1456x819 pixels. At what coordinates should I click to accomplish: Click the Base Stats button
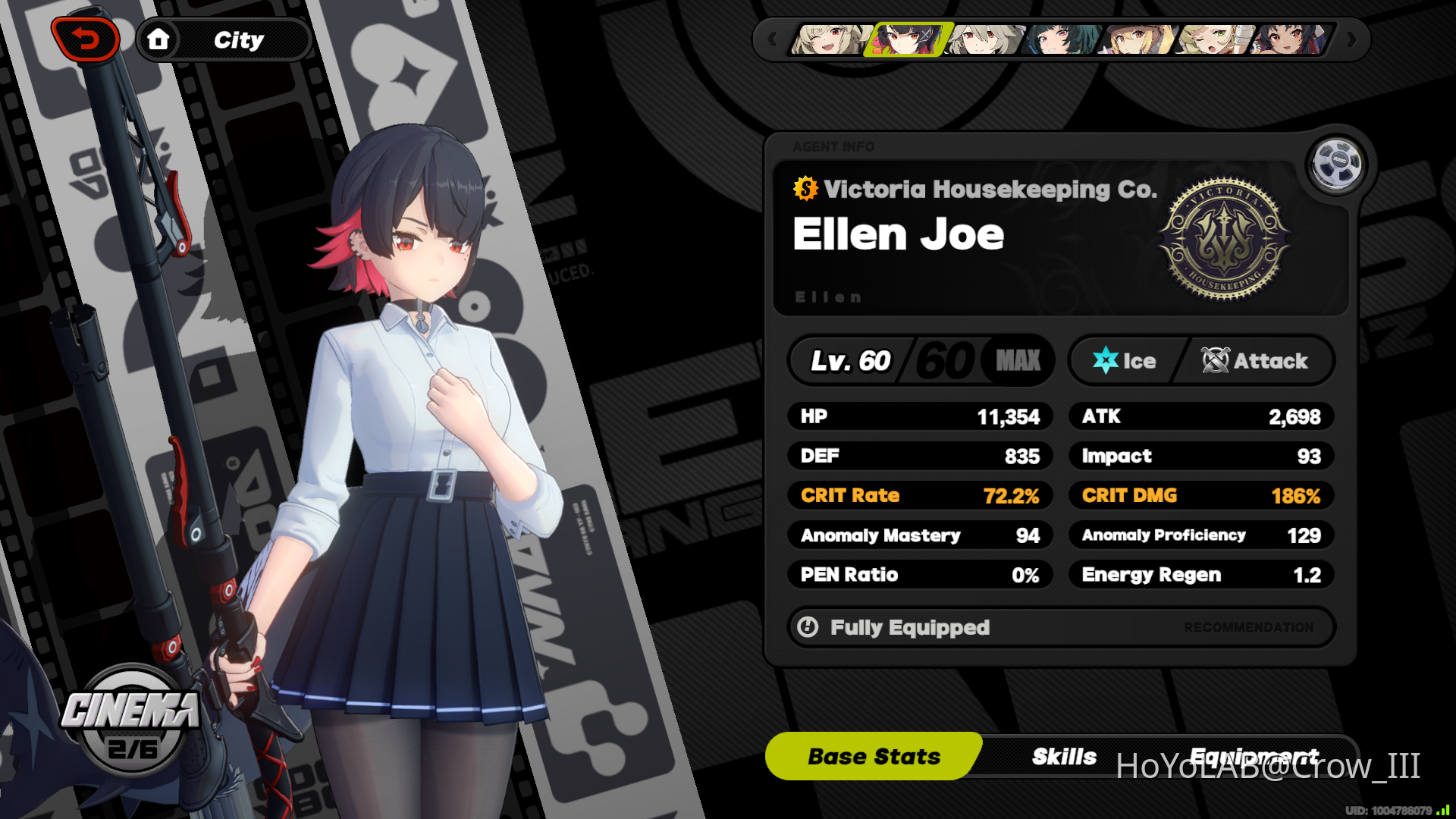(872, 755)
